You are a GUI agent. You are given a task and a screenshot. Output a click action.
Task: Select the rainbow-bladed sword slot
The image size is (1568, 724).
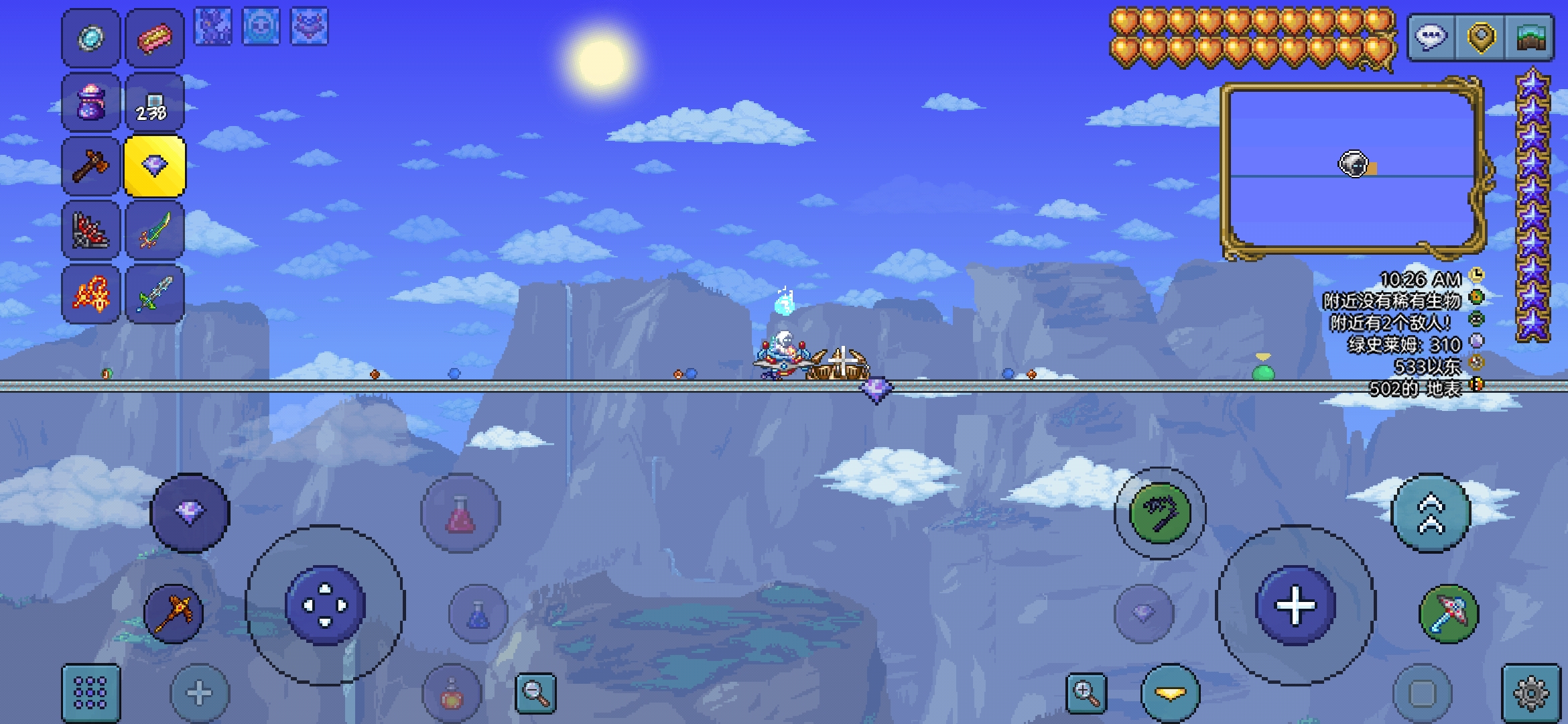pyautogui.click(x=154, y=230)
